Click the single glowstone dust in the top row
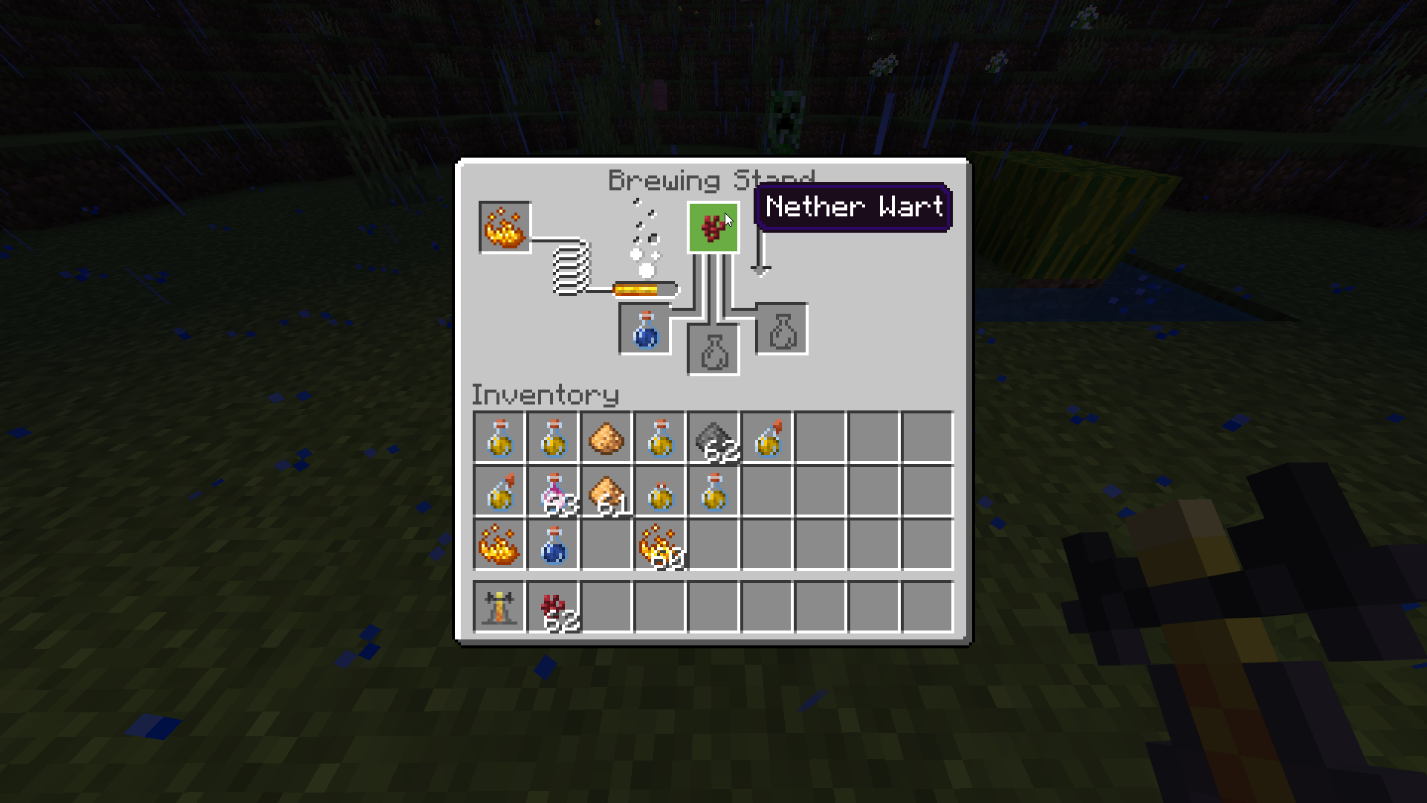This screenshot has width=1427, height=803. [607, 437]
